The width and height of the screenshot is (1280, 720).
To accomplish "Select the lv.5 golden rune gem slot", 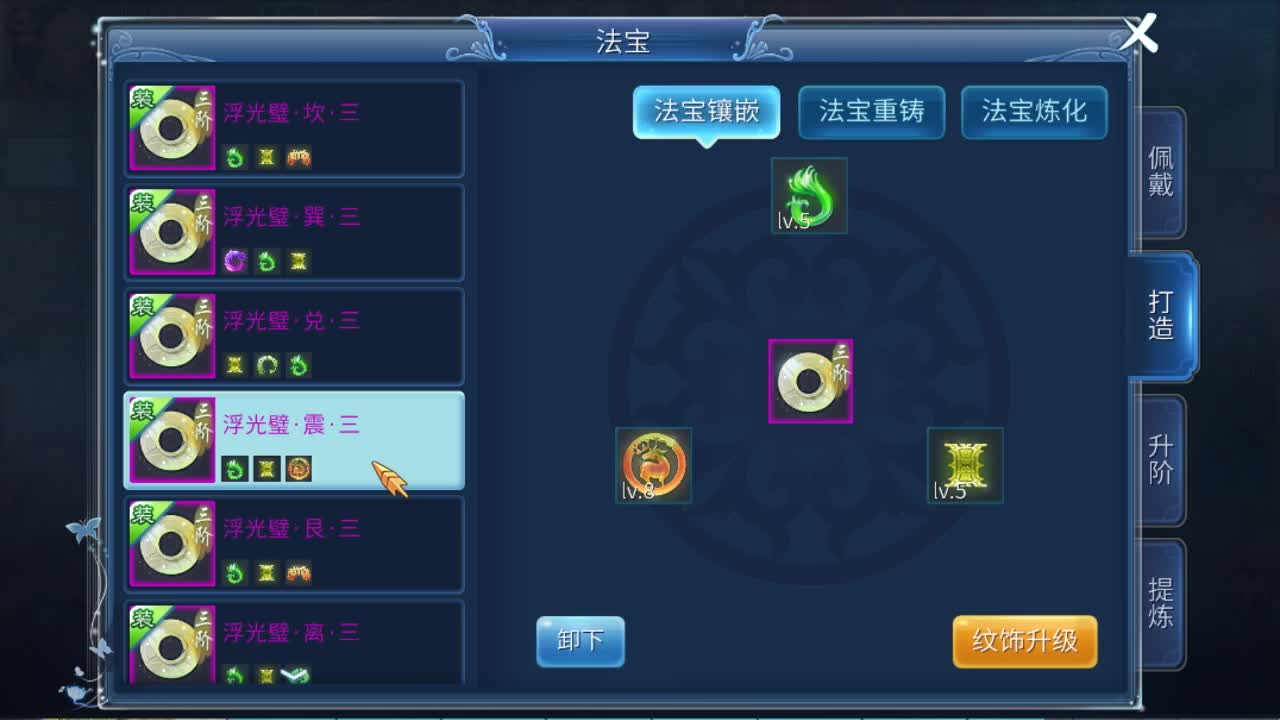I will 964,464.
